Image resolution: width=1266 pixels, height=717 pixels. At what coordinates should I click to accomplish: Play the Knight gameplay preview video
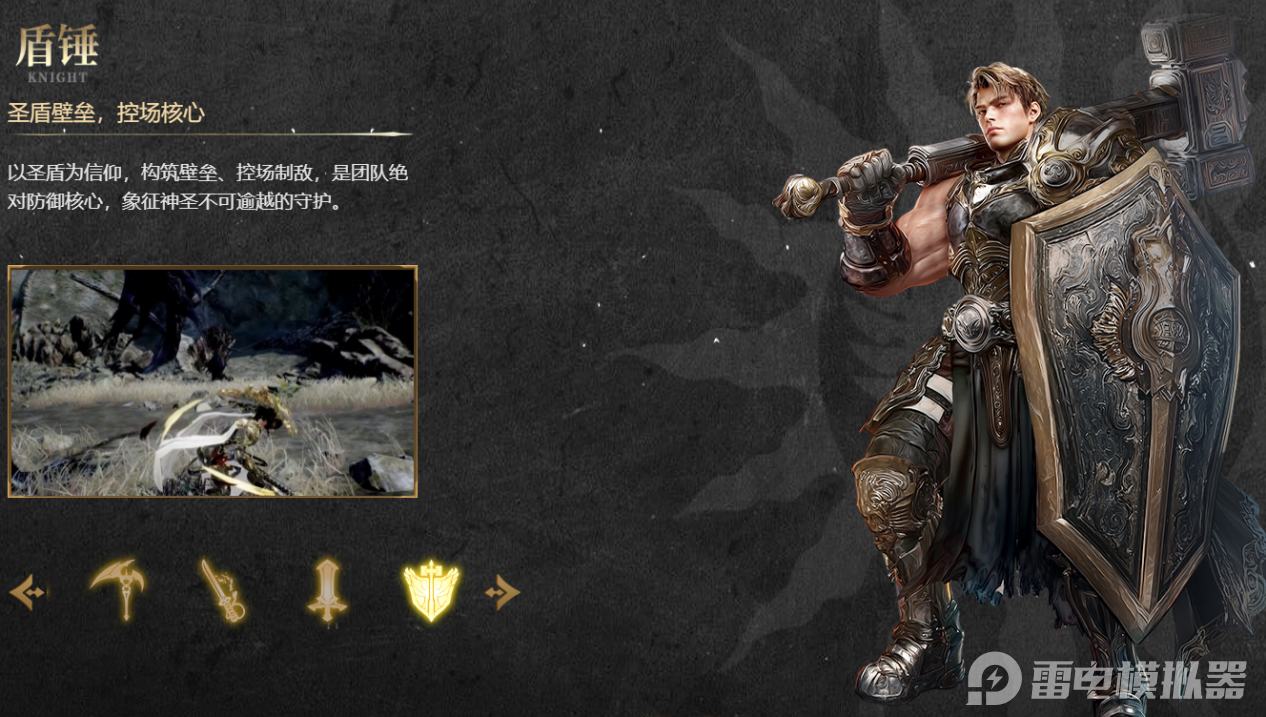[x=212, y=381]
